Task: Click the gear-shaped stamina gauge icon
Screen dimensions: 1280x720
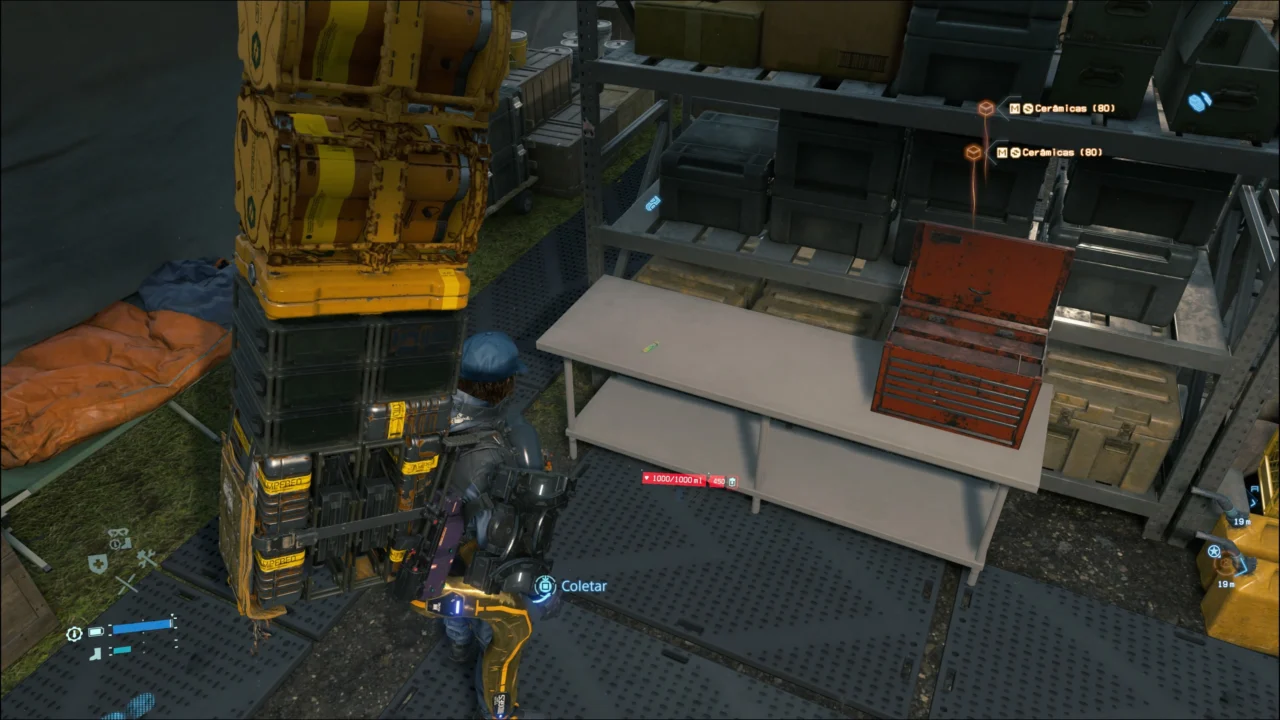Action: click(x=74, y=633)
